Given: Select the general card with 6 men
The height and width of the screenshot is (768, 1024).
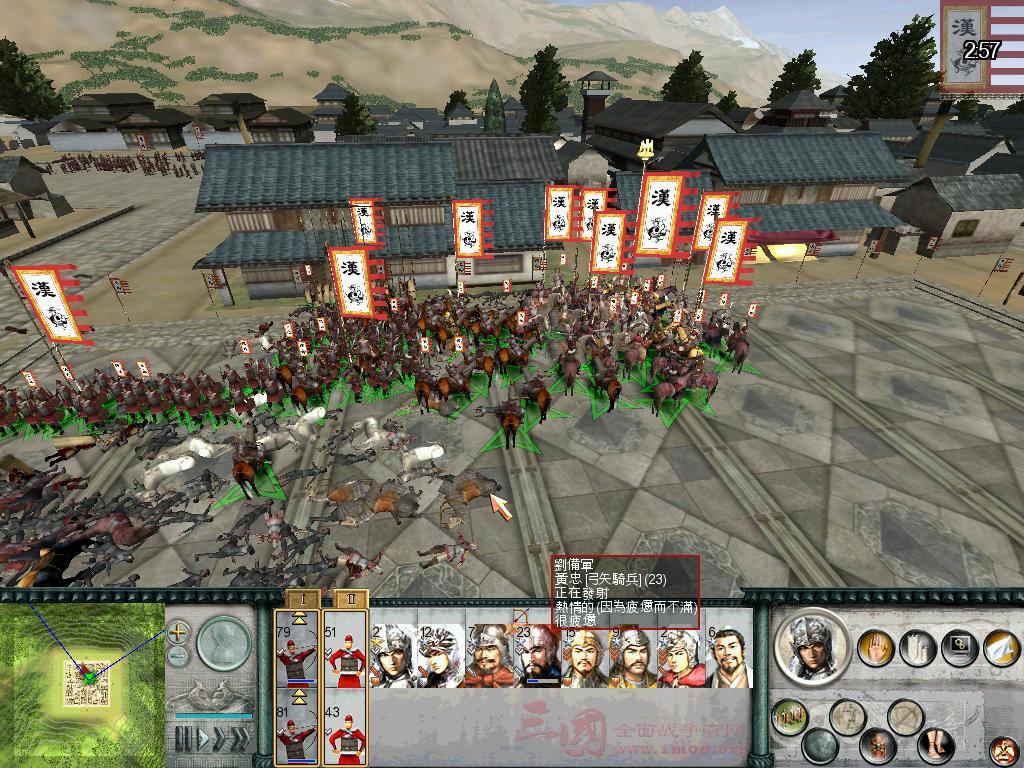Looking at the screenshot, I should [x=729, y=656].
